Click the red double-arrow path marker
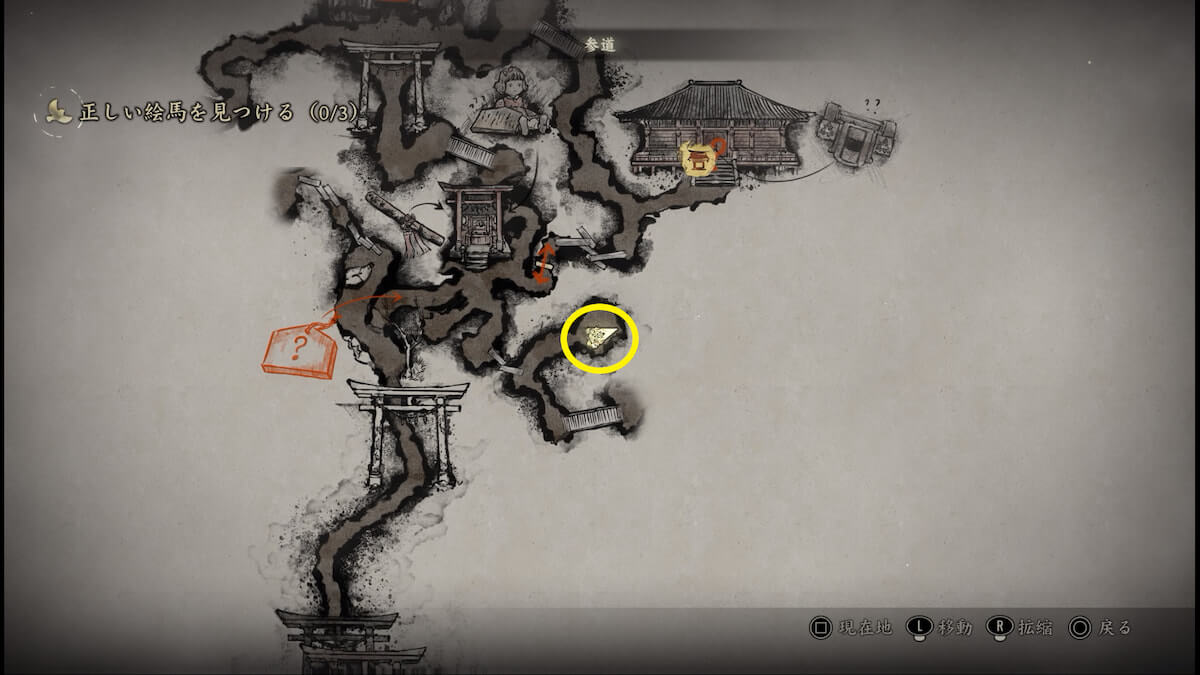Viewport: 1200px width, 675px height. (x=545, y=262)
